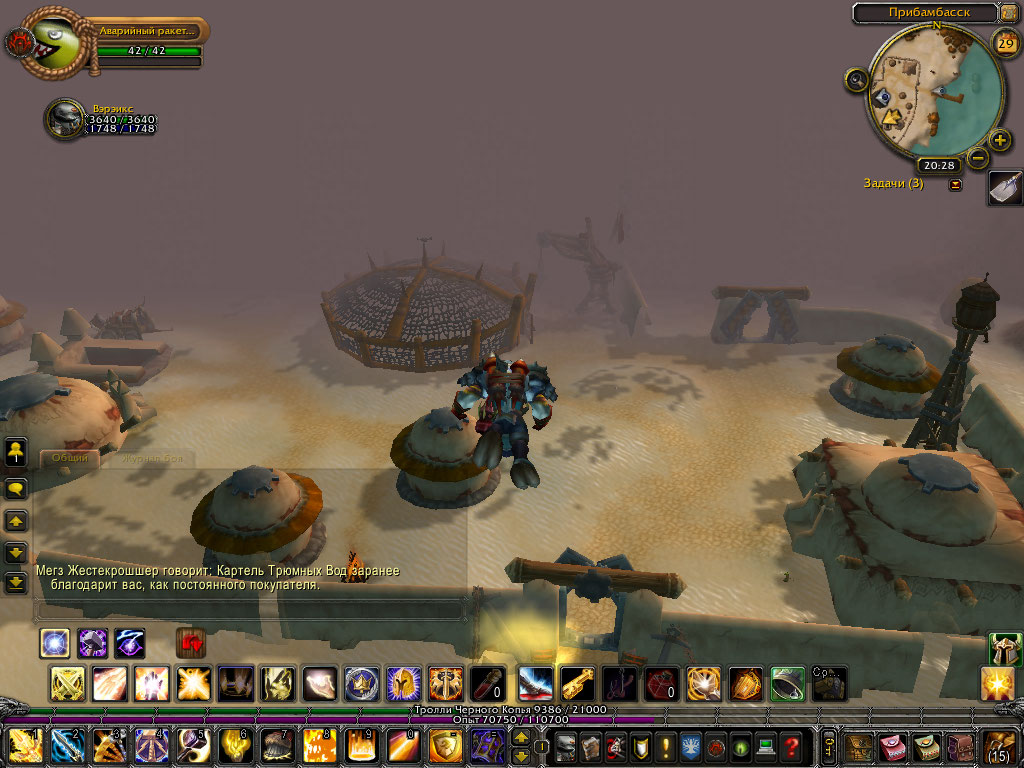Open the yellow exclamation quest log
1024x768 pixels.
click(666, 746)
